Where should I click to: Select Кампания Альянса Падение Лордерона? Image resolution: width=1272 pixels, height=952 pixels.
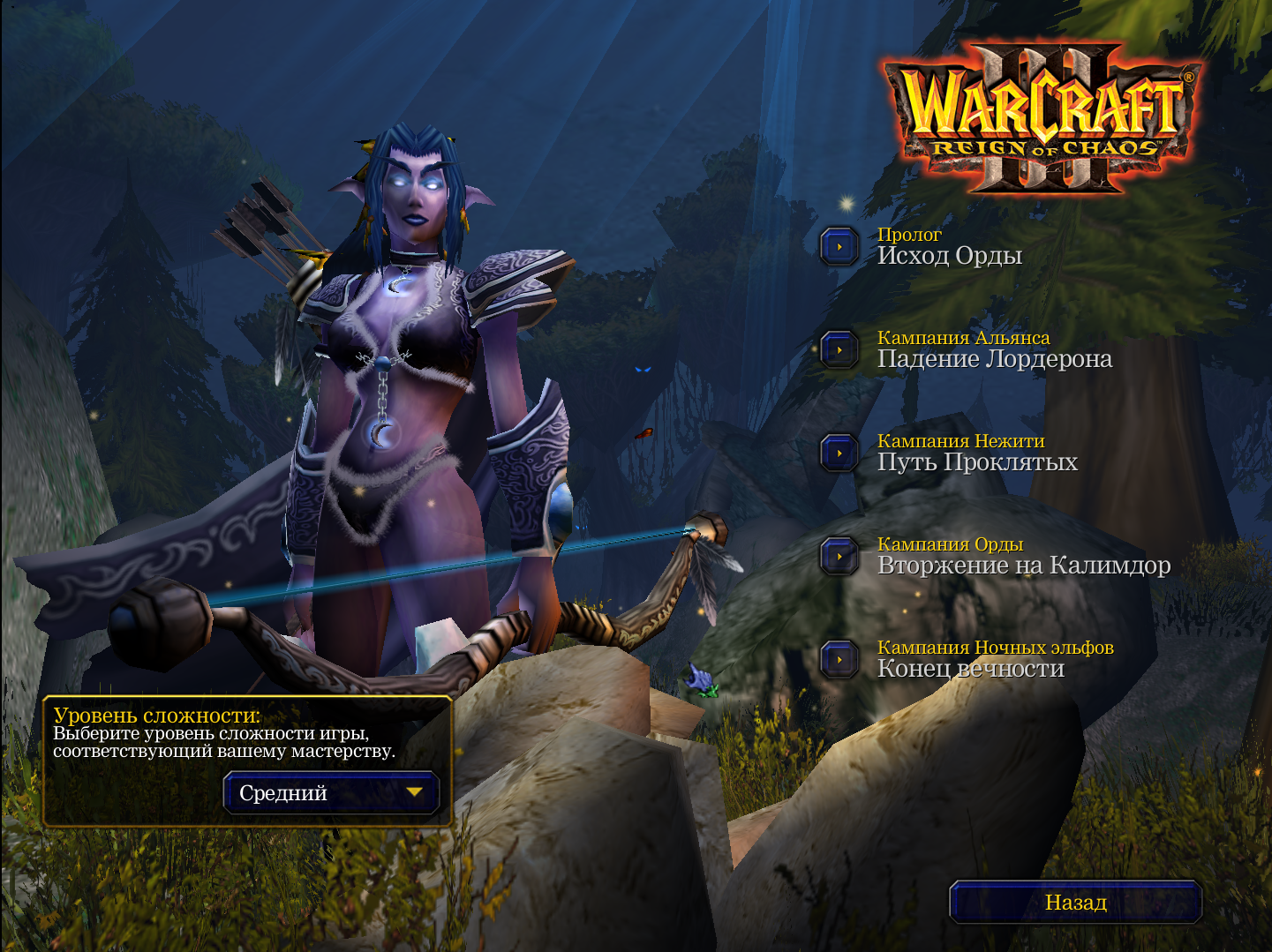(839, 350)
